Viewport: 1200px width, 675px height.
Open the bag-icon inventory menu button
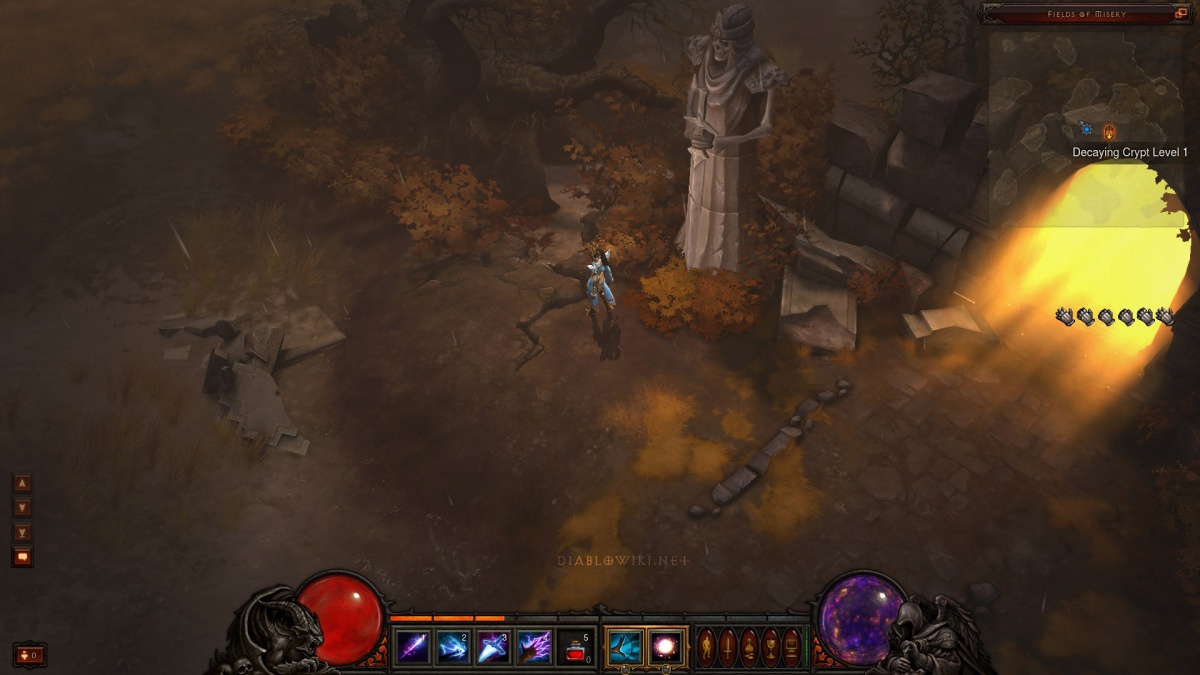[749, 647]
